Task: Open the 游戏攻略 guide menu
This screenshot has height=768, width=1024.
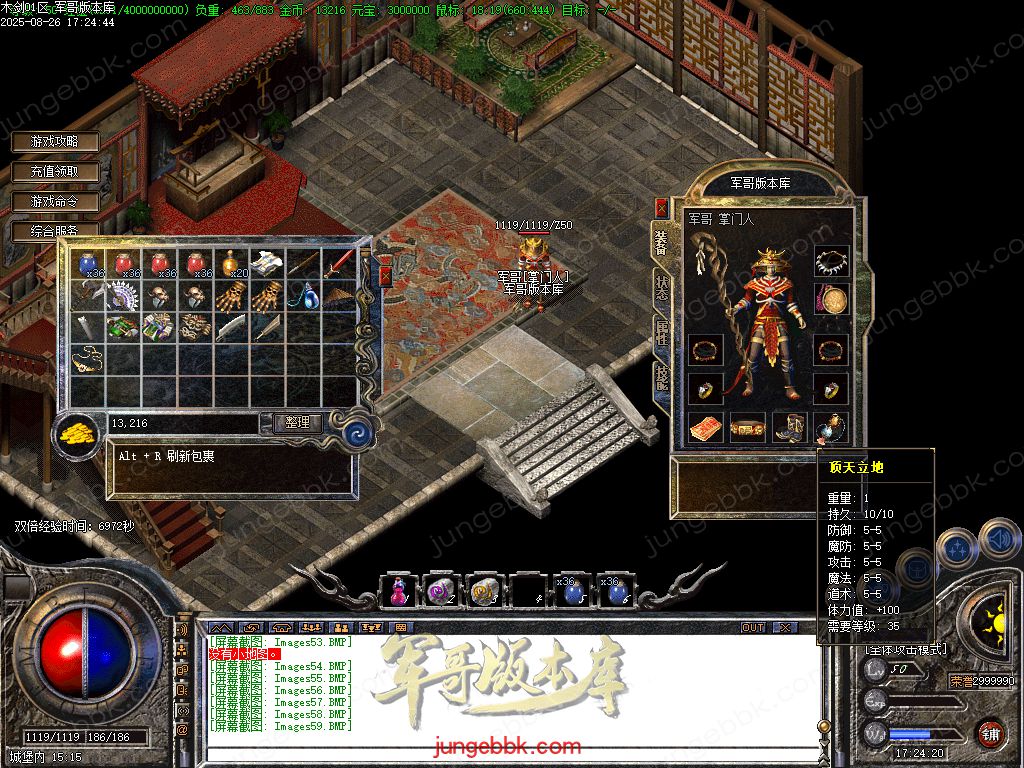Action: point(56,142)
